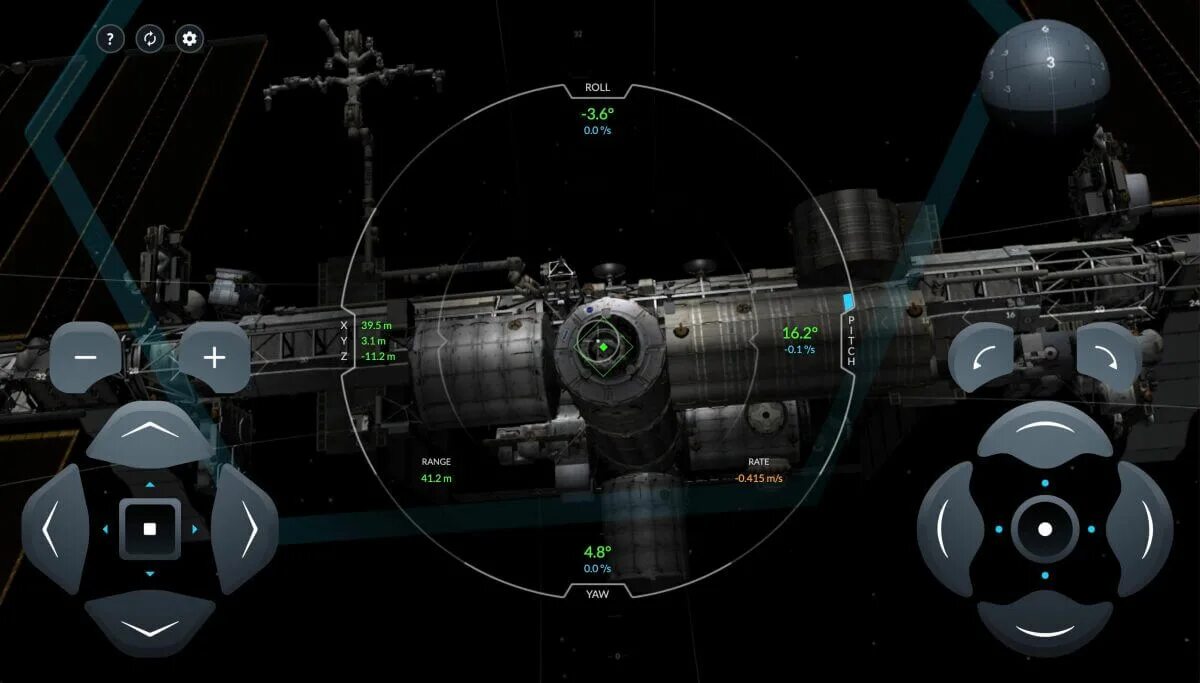Translate left with the left chevron button
This screenshot has width=1200, height=683.
tap(54, 528)
